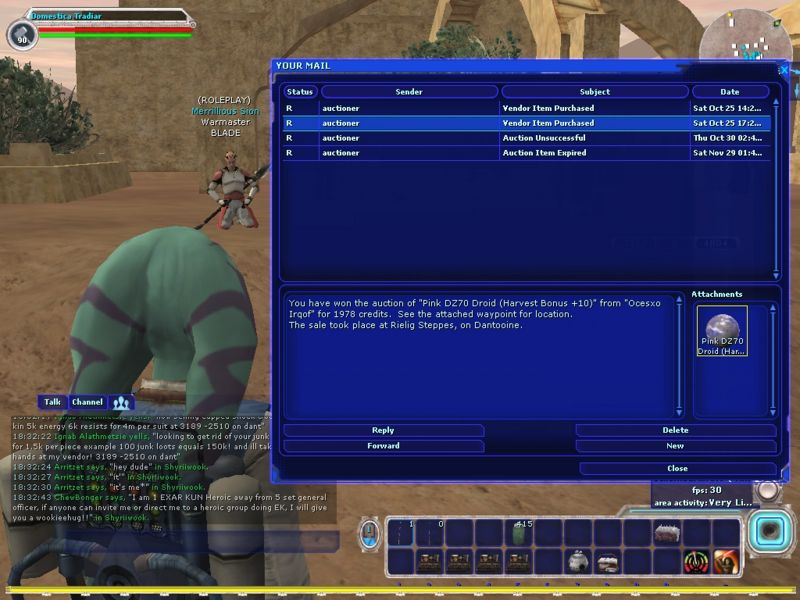
Task: Delete the selected mail message
Action: point(675,431)
